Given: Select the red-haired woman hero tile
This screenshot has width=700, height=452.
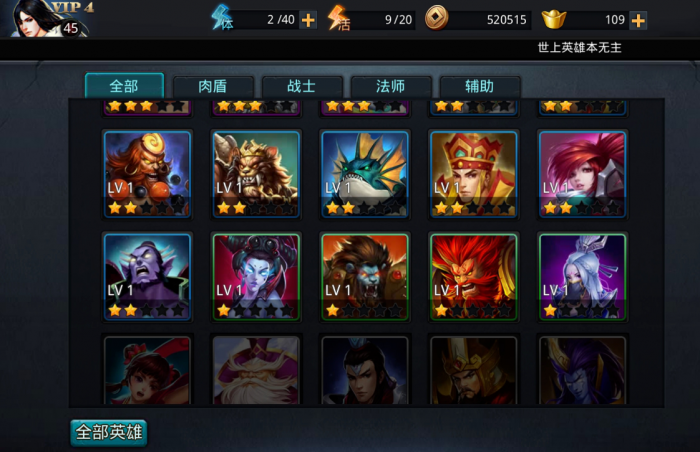Looking at the screenshot, I should click(x=582, y=173).
